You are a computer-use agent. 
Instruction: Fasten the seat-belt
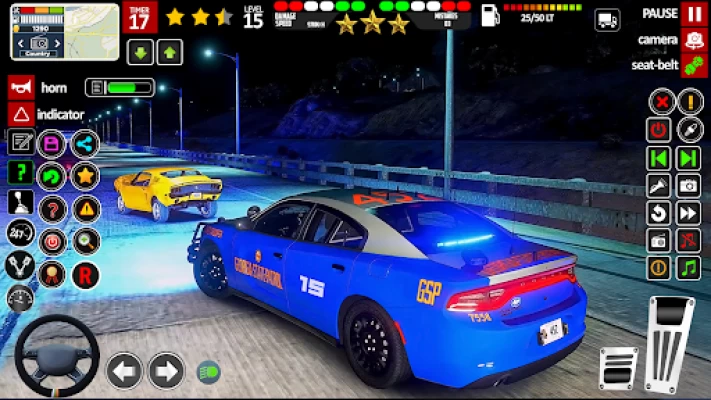[x=693, y=66]
